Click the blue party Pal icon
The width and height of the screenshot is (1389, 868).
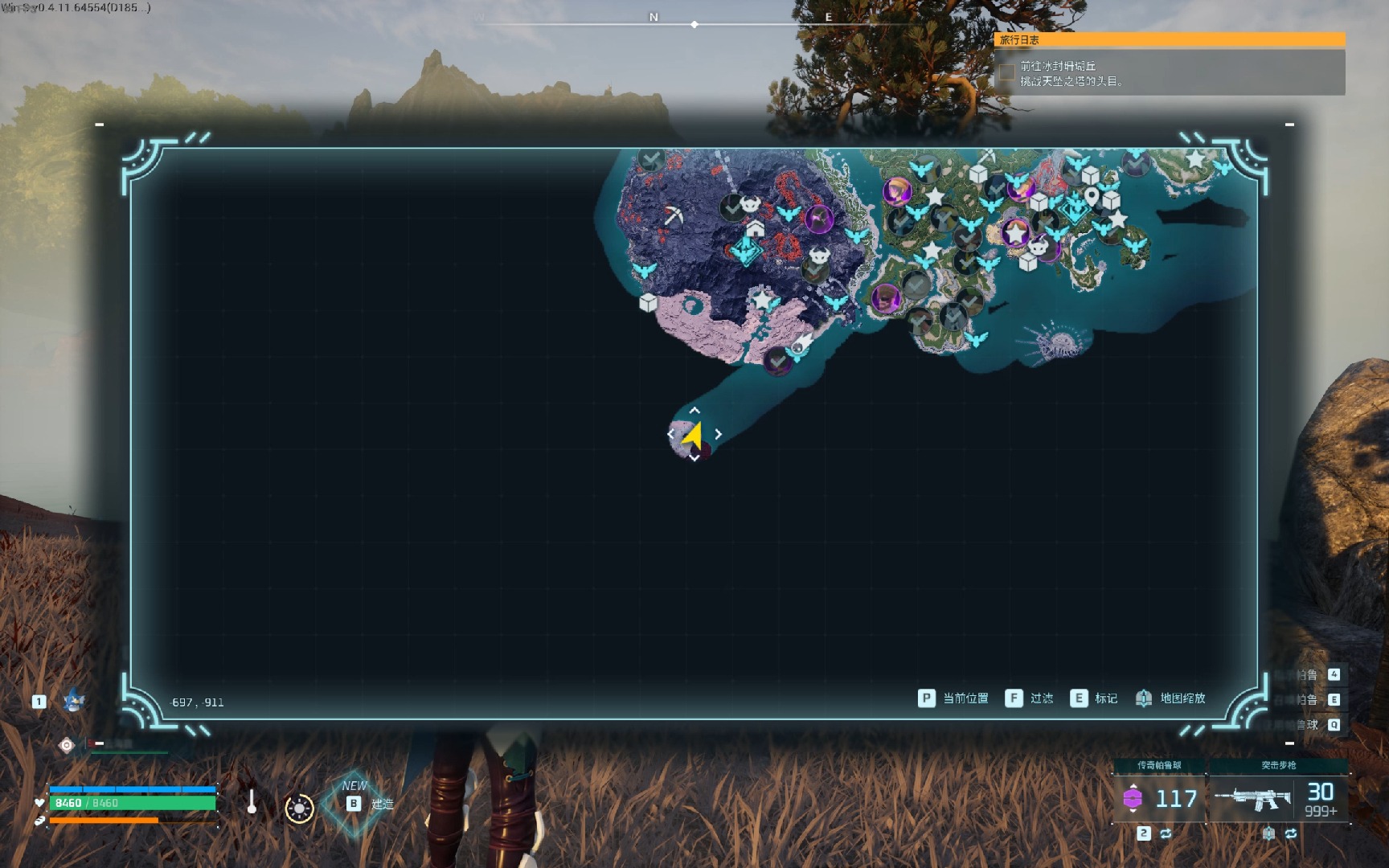(74, 701)
